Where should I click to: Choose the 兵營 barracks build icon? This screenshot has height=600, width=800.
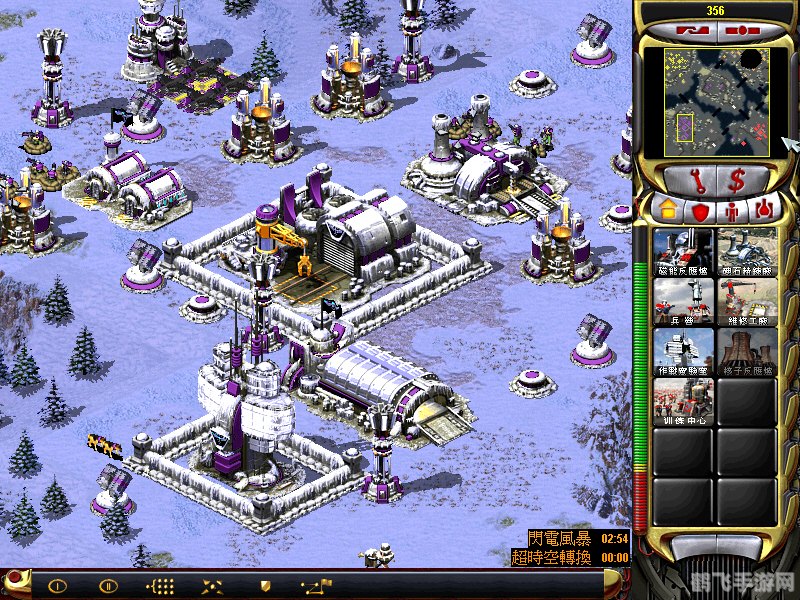point(684,301)
